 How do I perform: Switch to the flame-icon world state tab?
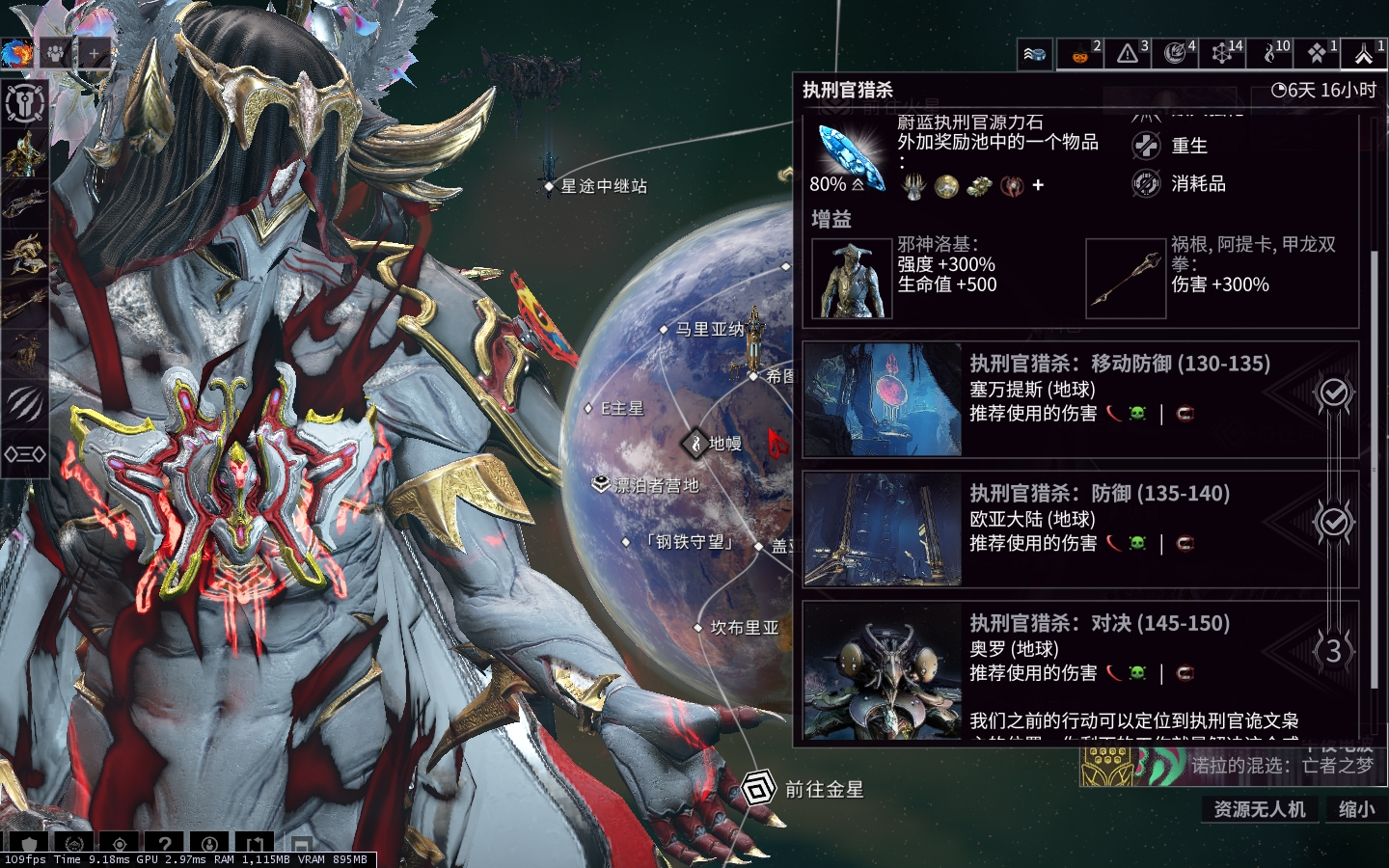pos(1270,54)
